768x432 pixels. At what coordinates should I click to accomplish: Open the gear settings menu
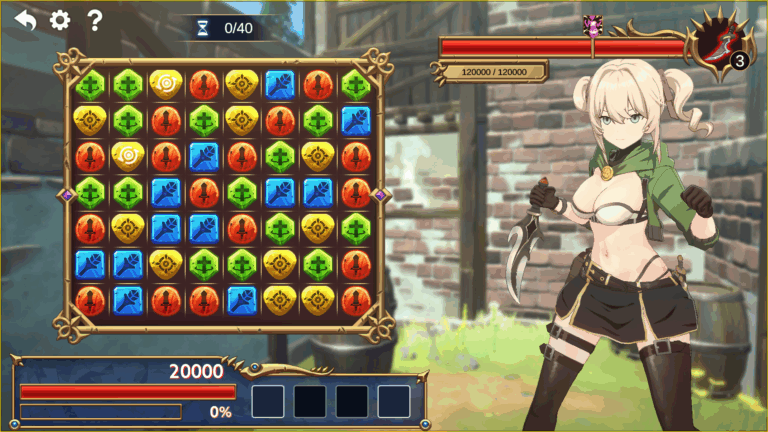click(60, 20)
